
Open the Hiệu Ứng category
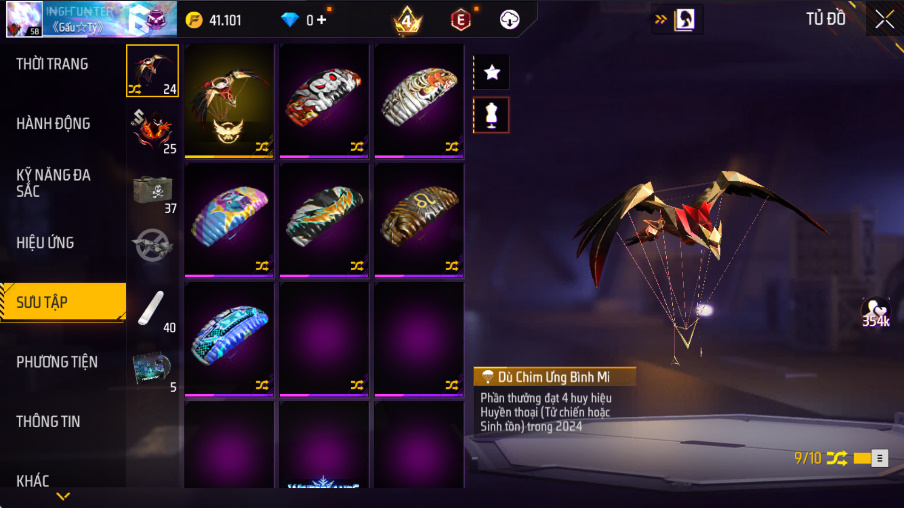(x=45, y=242)
